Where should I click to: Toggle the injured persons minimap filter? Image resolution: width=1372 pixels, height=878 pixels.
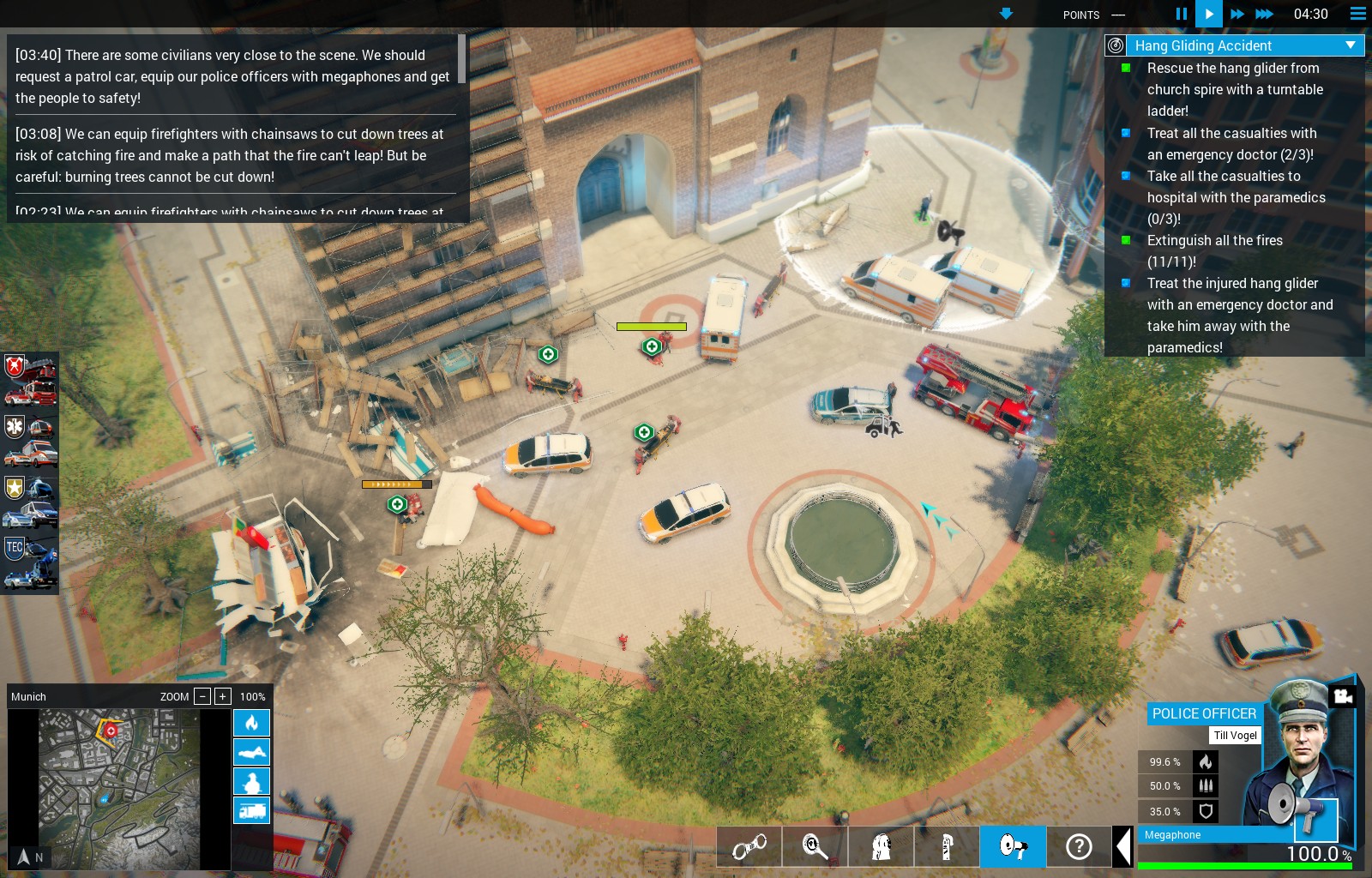(x=251, y=781)
